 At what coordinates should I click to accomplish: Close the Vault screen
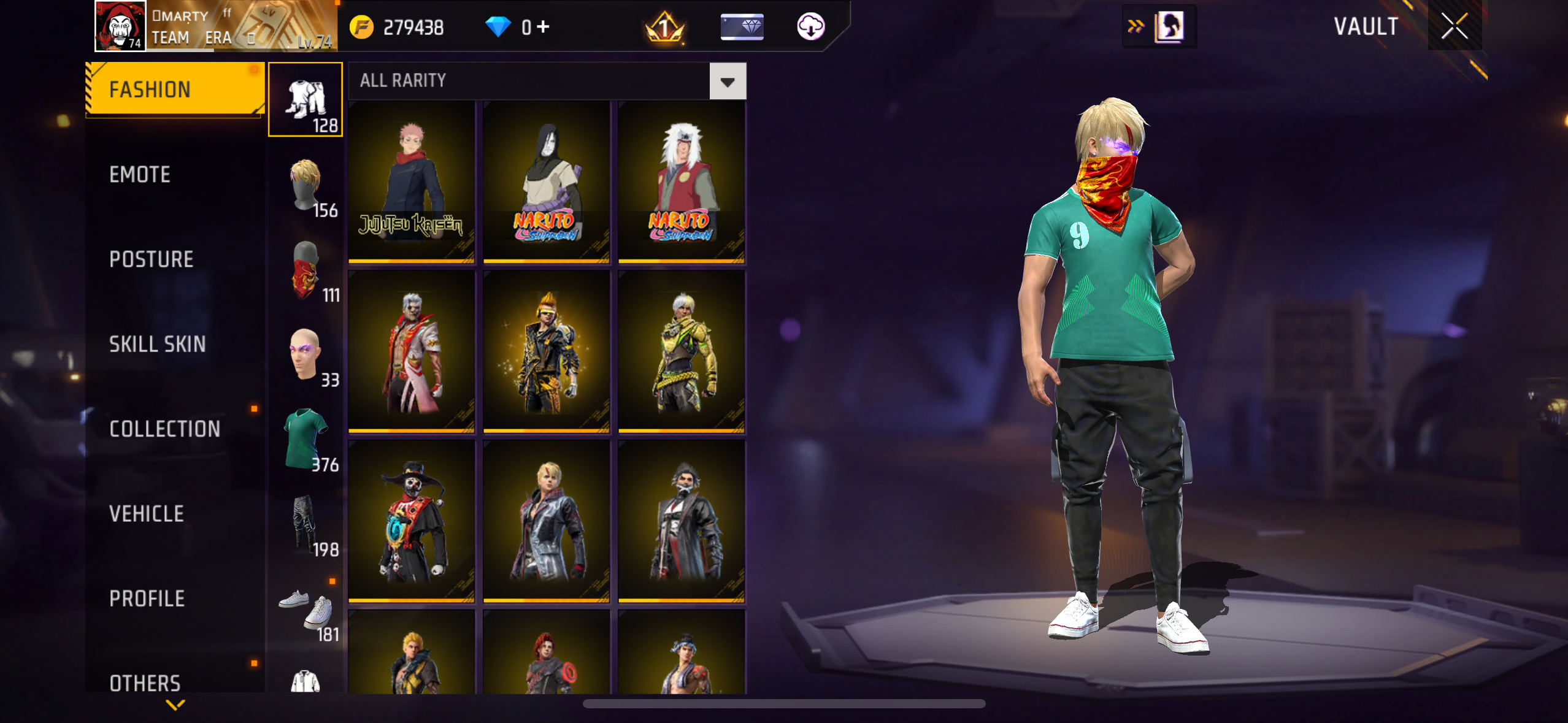coord(1454,26)
